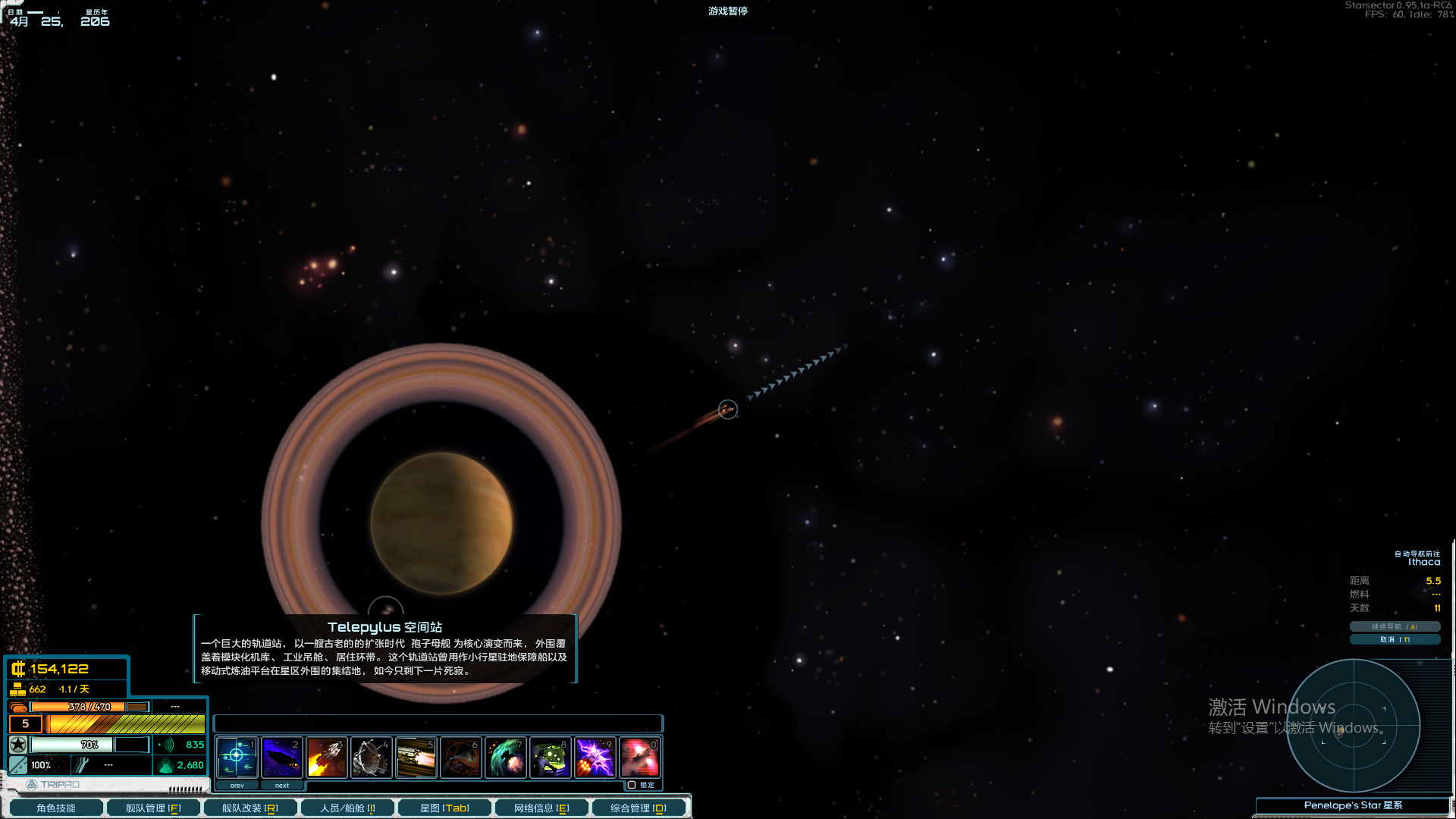Open 舰队管理 fleet management
The width and height of the screenshot is (1456, 819).
click(x=152, y=808)
